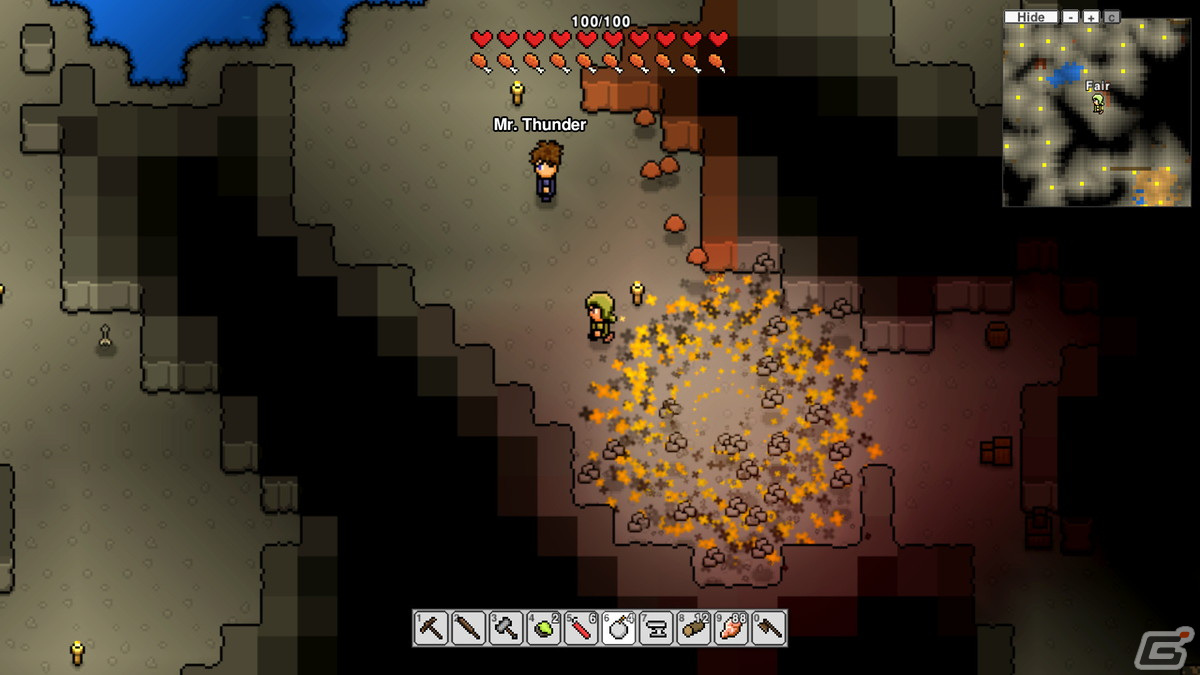Equip the axe in hotbar slot 0
This screenshot has width=1200, height=675.
(769, 629)
